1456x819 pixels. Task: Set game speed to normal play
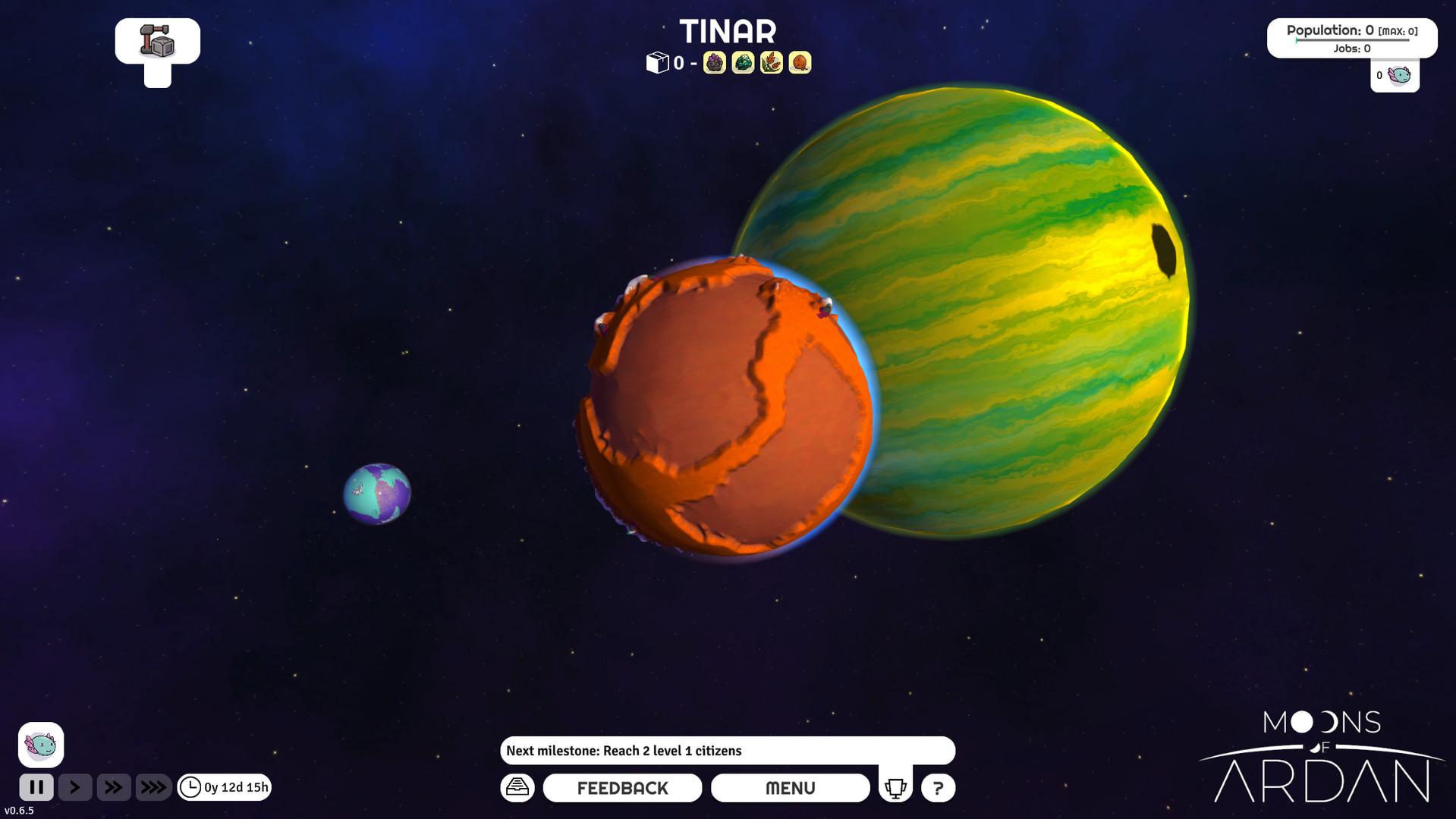pyautogui.click(x=75, y=787)
